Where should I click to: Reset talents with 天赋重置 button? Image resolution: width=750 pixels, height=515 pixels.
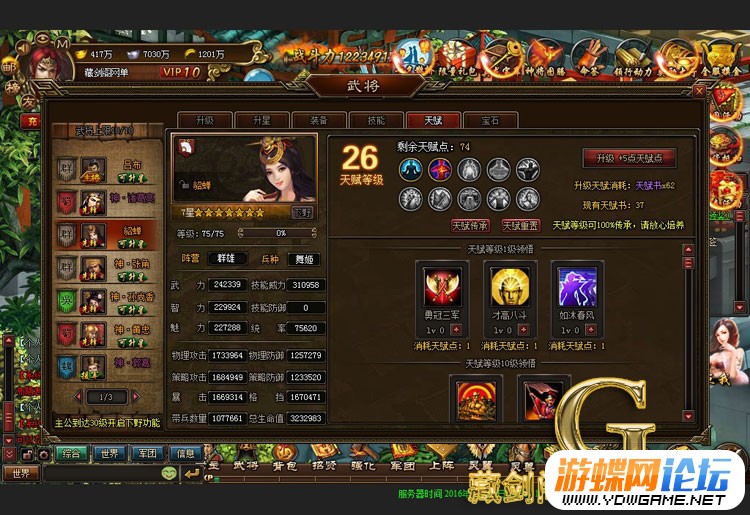(x=521, y=226)
